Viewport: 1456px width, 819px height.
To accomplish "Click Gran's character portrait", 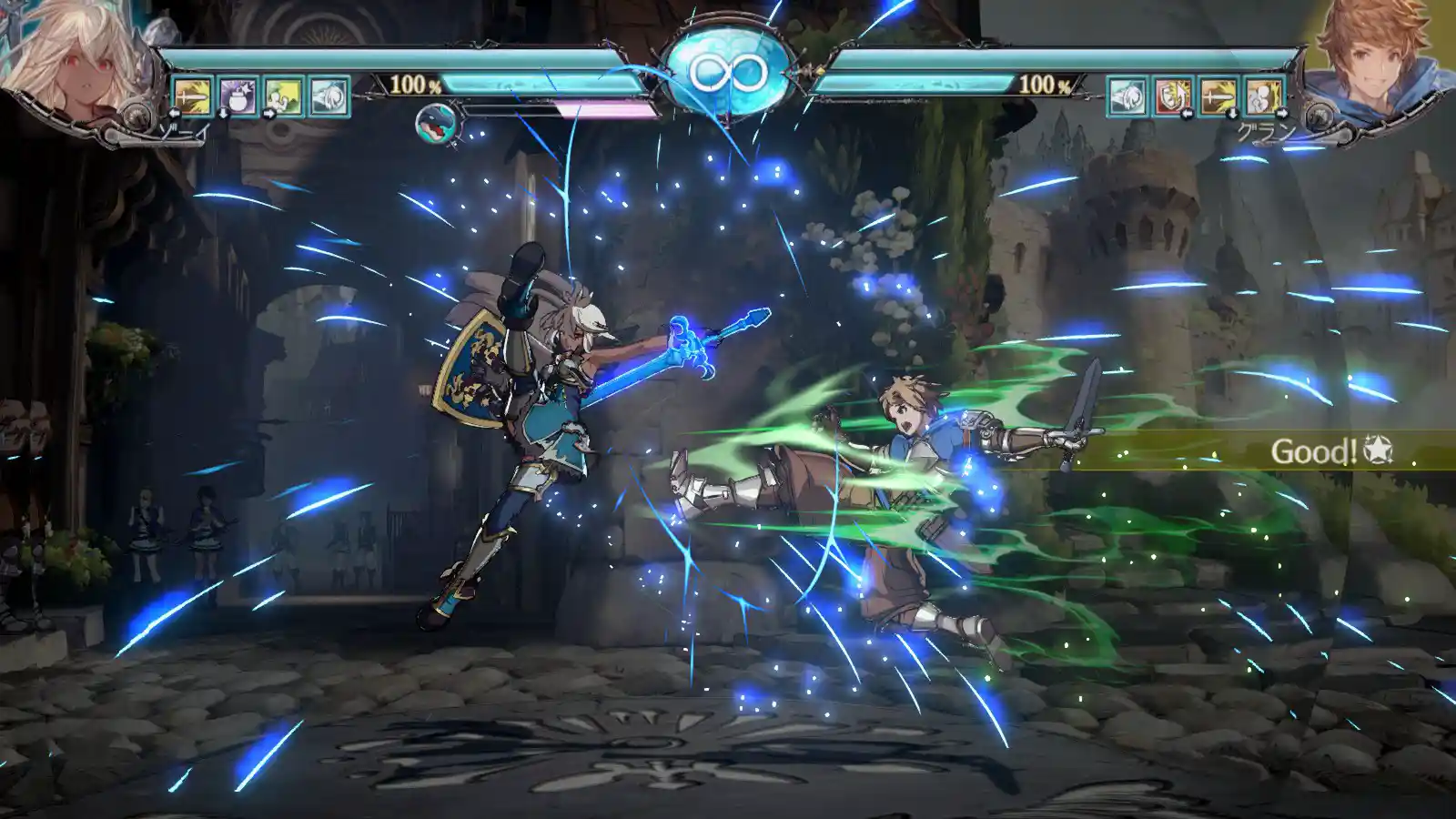I will tap(1383, 59).
